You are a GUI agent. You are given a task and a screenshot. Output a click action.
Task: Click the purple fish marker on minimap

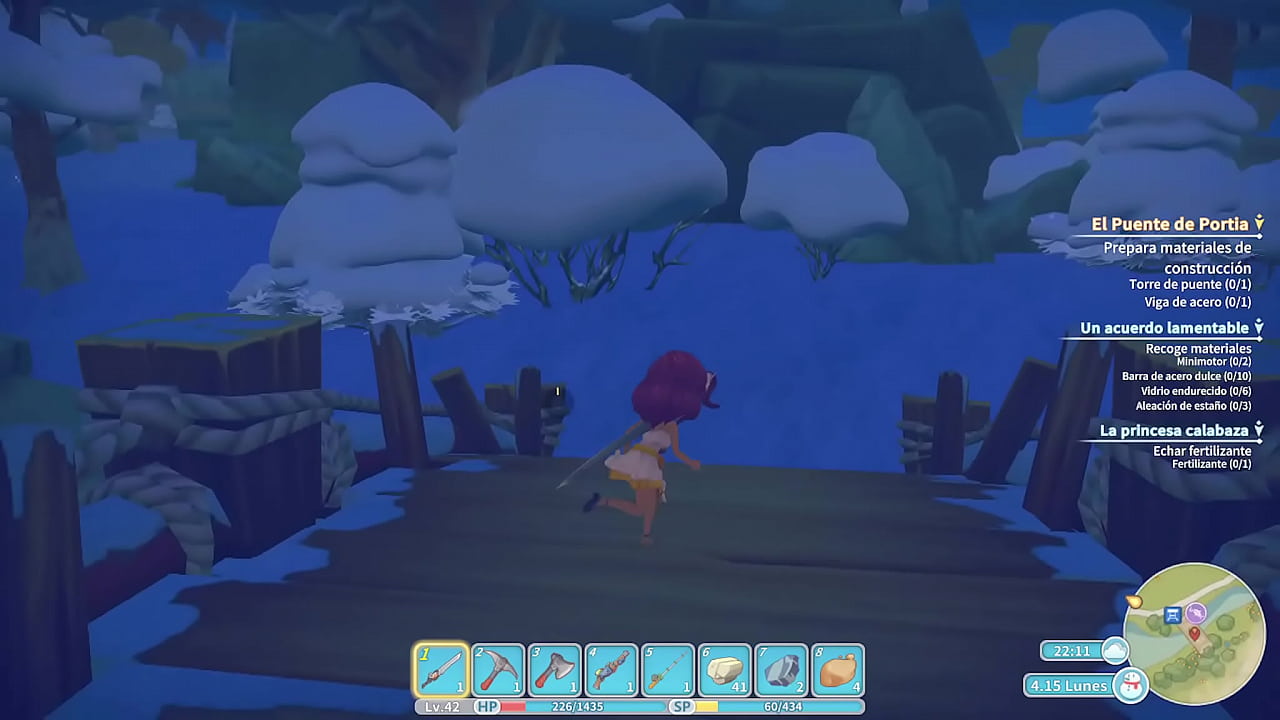(1196, 612)
